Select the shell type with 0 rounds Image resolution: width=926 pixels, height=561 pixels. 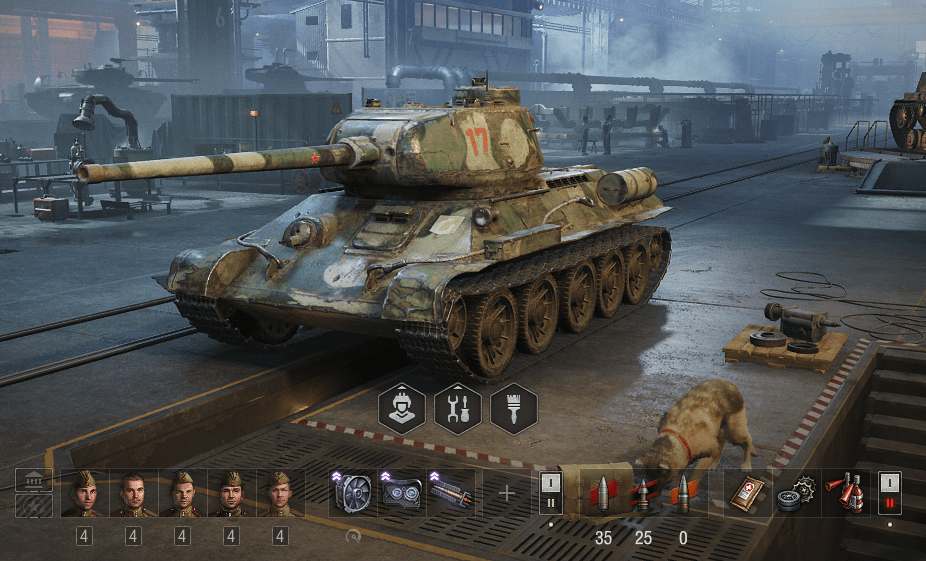(683, 493)
